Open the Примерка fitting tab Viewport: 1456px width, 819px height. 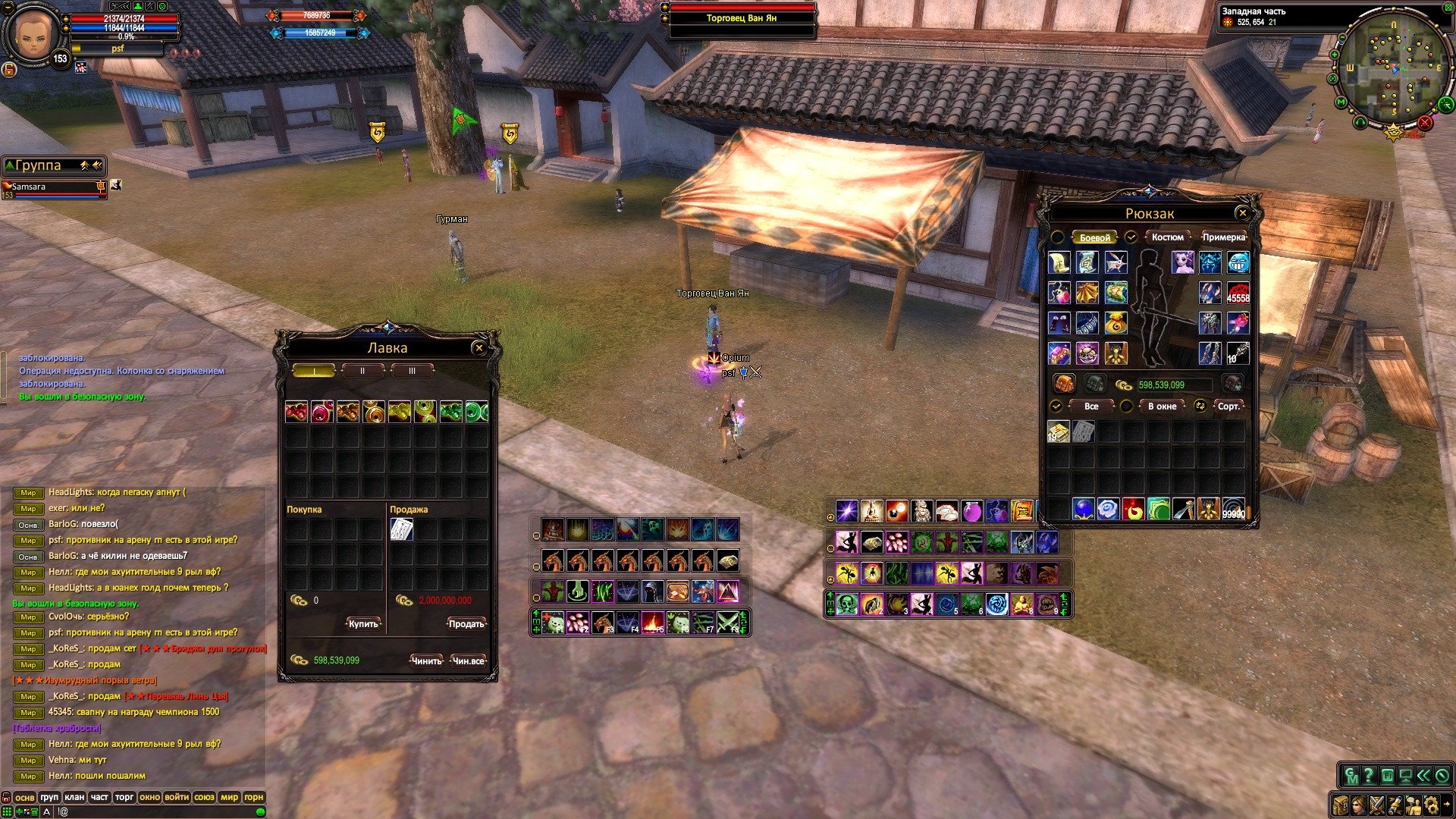1223,237
